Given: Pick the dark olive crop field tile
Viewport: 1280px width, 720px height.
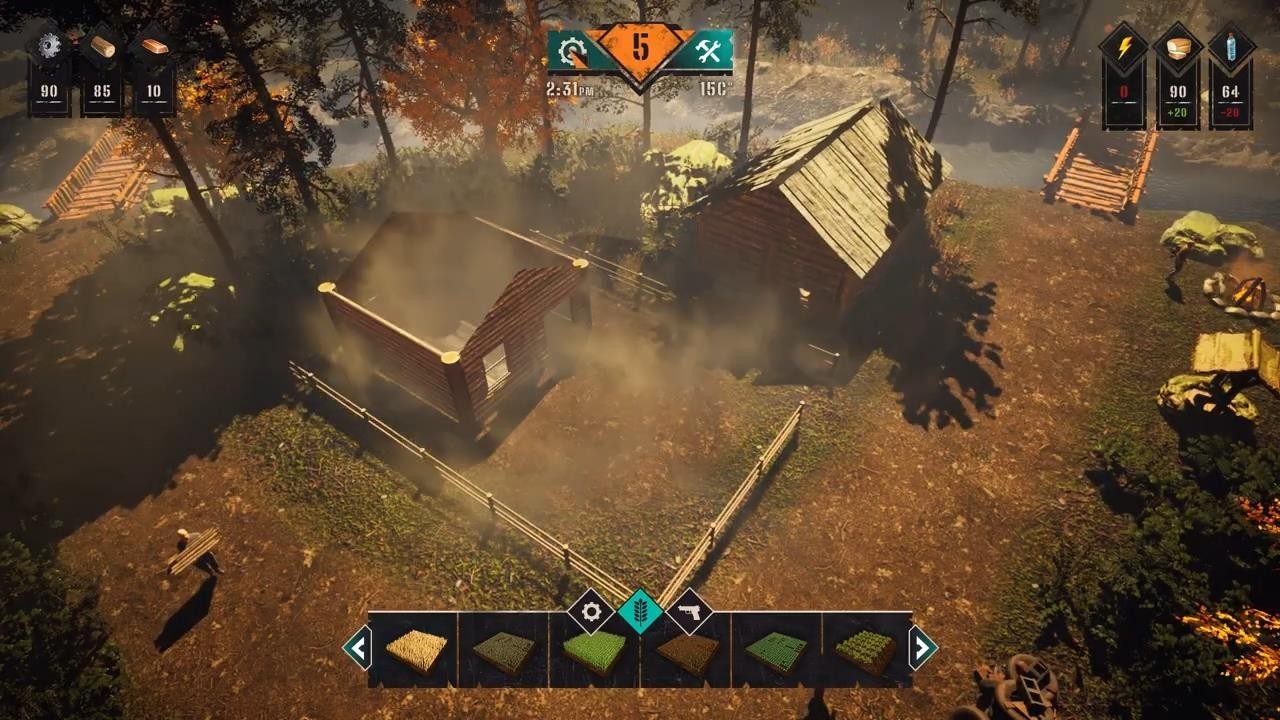Looking at the screenshot, I should [504, 651].
